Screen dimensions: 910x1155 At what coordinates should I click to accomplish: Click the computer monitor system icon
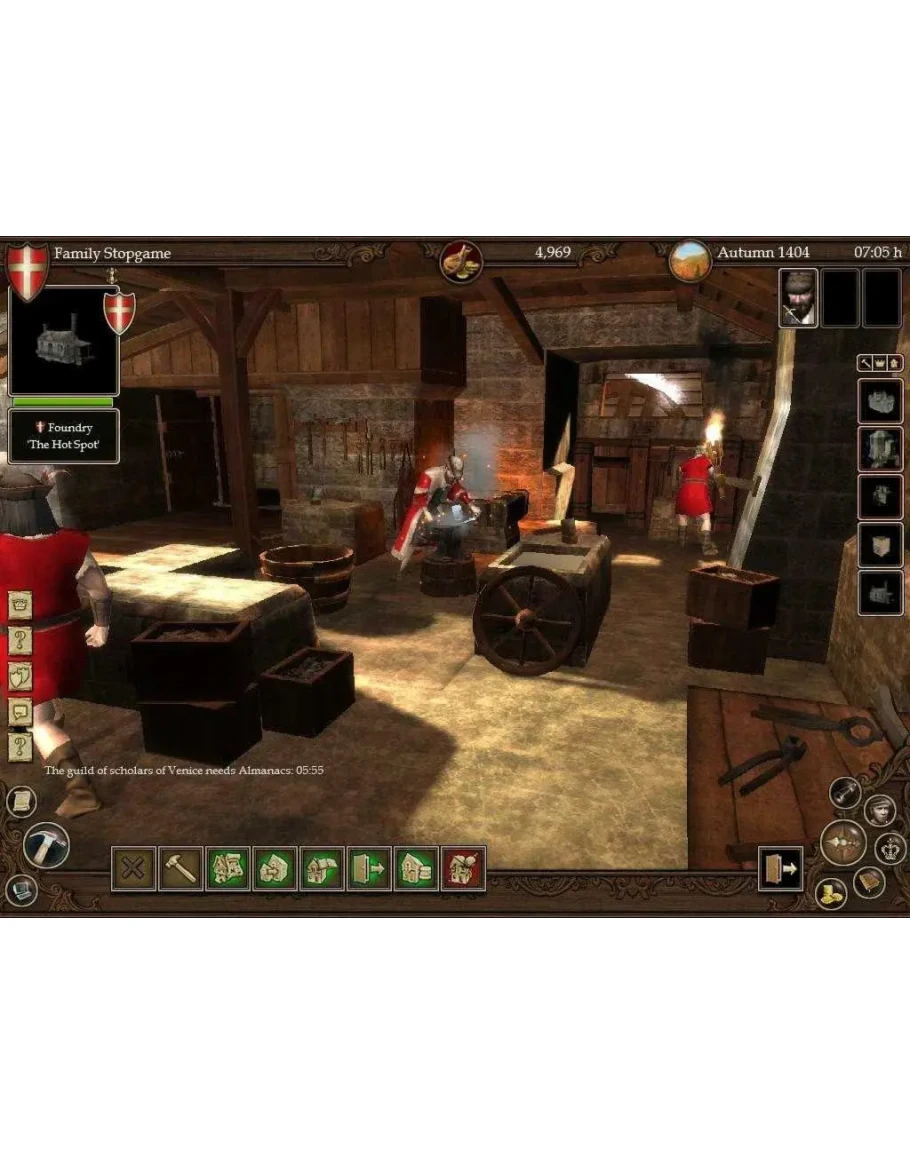tap(21, 889)
